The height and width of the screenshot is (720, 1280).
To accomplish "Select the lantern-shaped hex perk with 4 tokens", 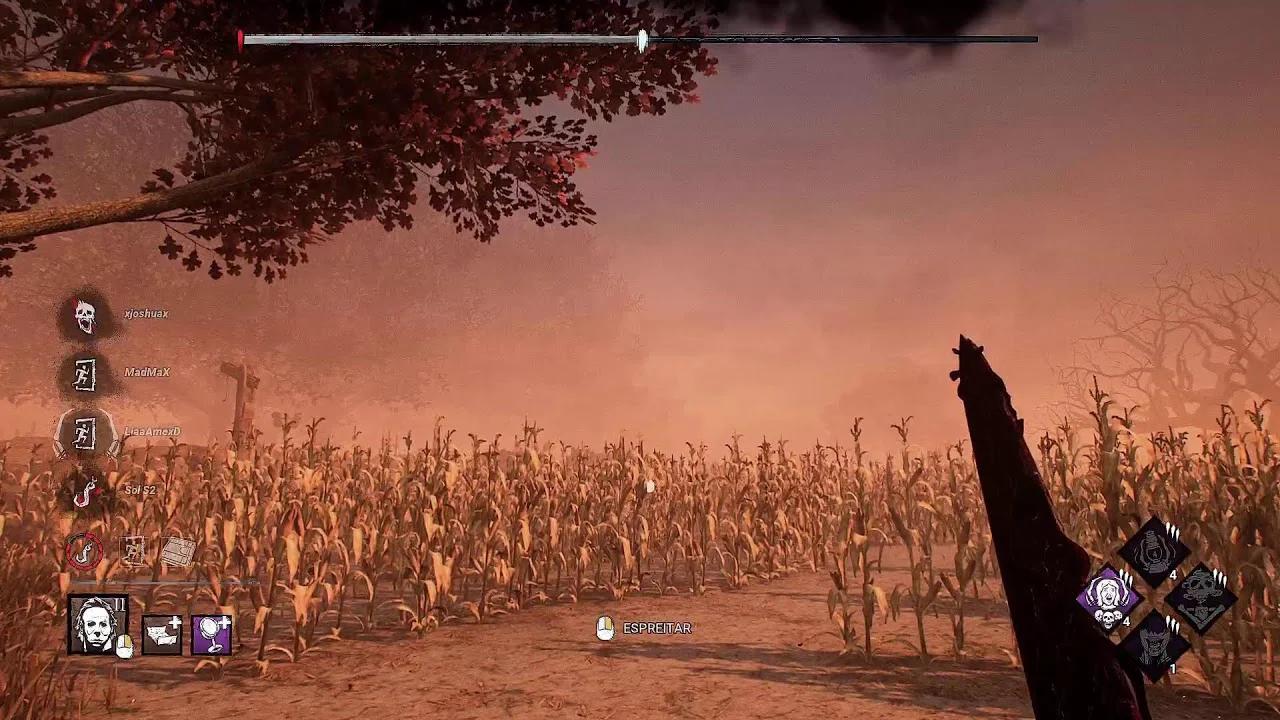I will pos(1153,550).
